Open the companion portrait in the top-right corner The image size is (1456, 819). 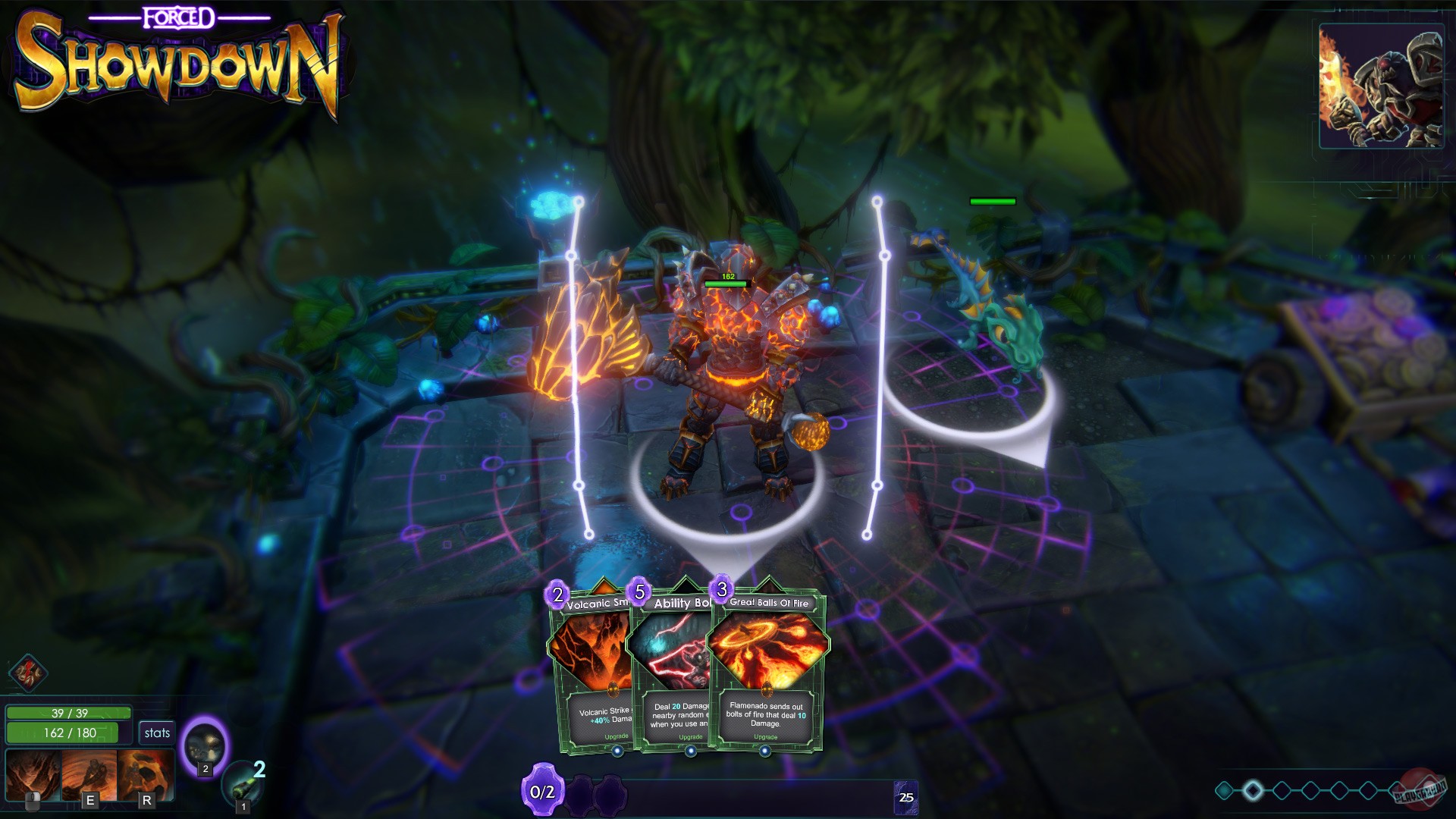click(1382, 83)
